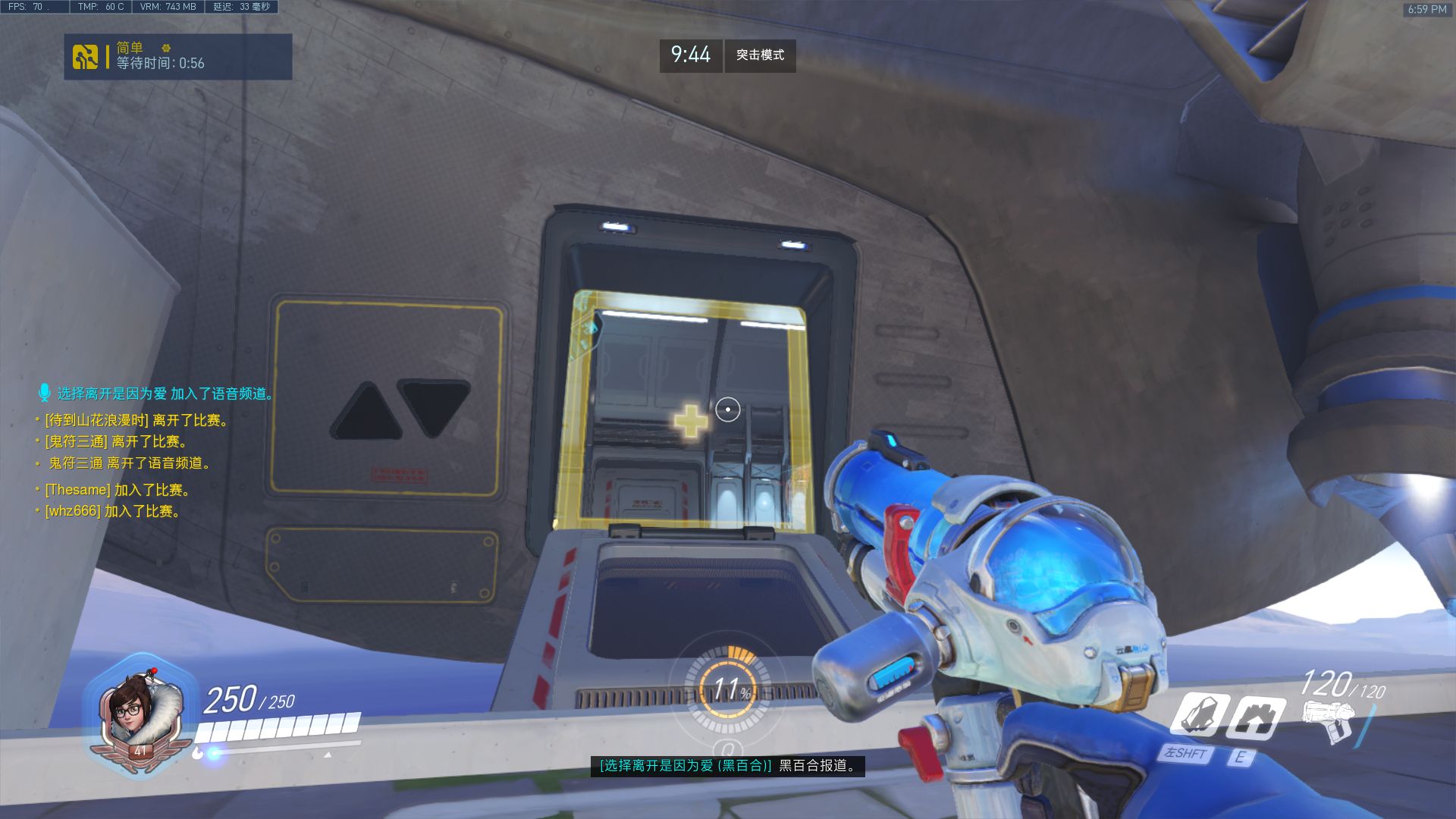The image size is (1456, 819).
Task: Click the Endothermic Blaster weapon icon
Action: coord(1327,720)
